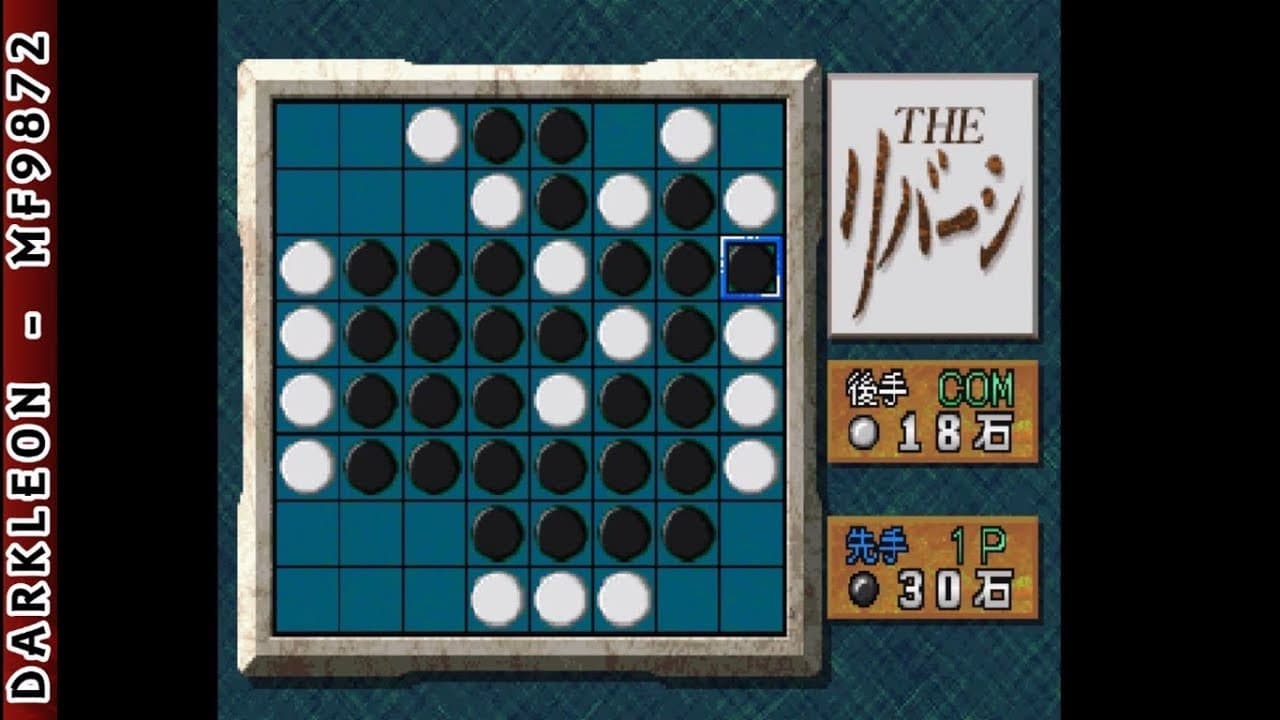Select the white disc in the top-left board row
The width and height of the screenshot is (1280, 720).
pos(432,132)
